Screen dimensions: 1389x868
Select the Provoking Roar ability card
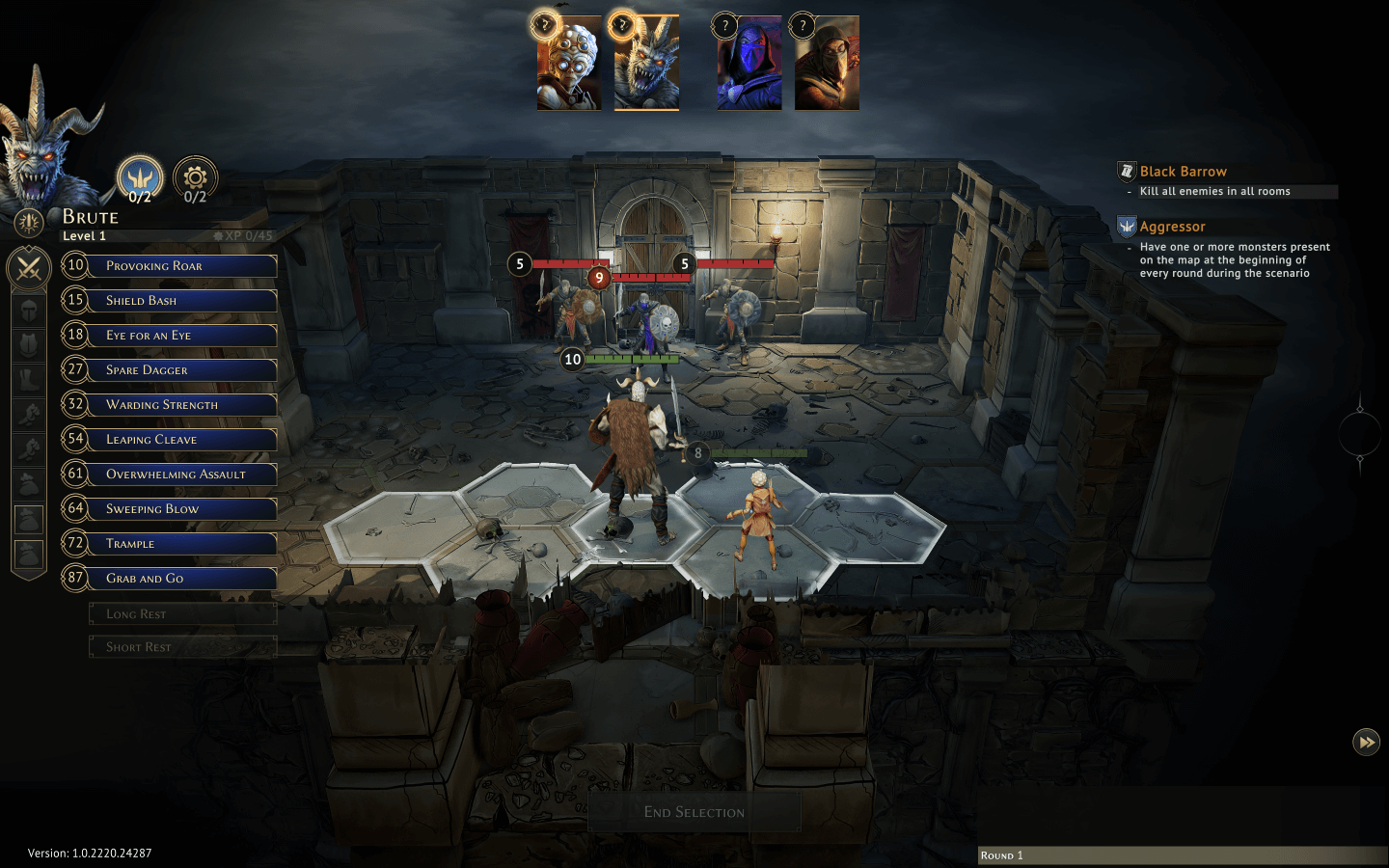pyautogui.click(x=183, y=266)
